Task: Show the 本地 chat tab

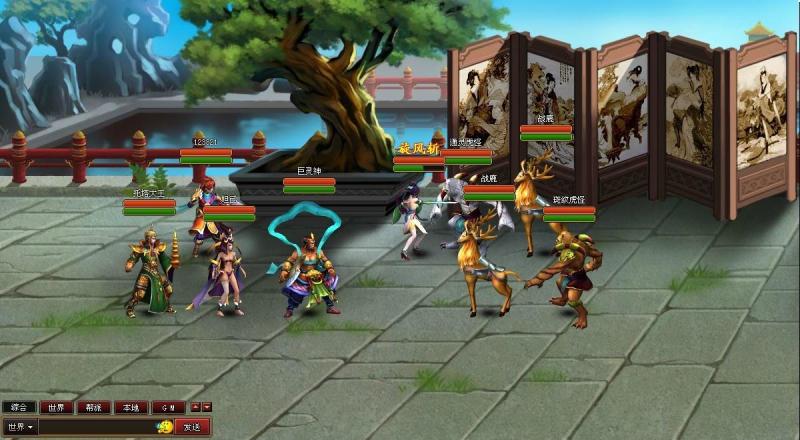Action: click(128, 407)
